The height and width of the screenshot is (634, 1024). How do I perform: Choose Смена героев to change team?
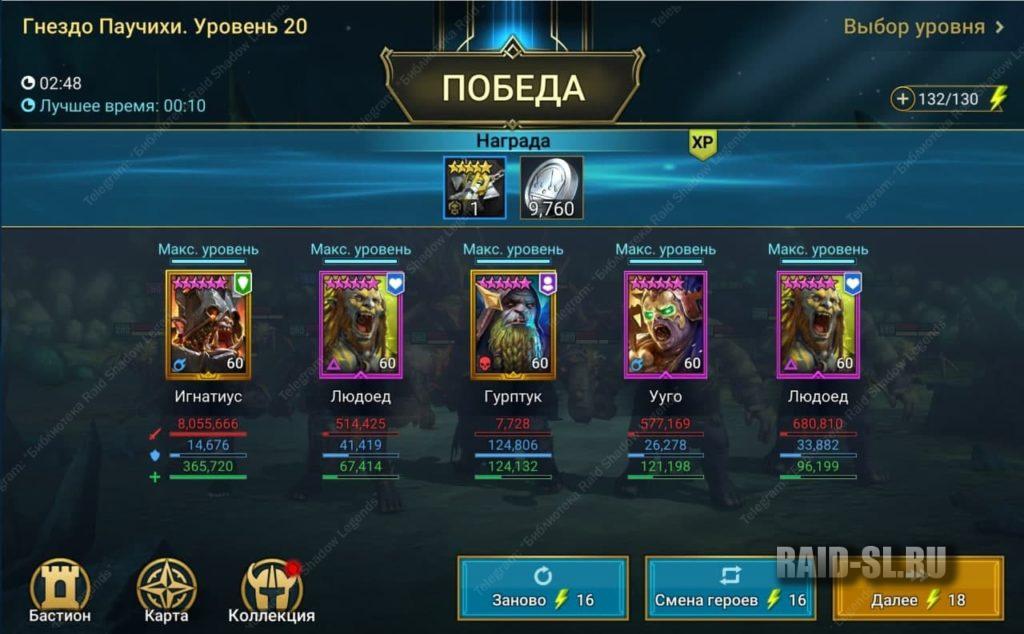pyautogui.click(x=730, y=589)
